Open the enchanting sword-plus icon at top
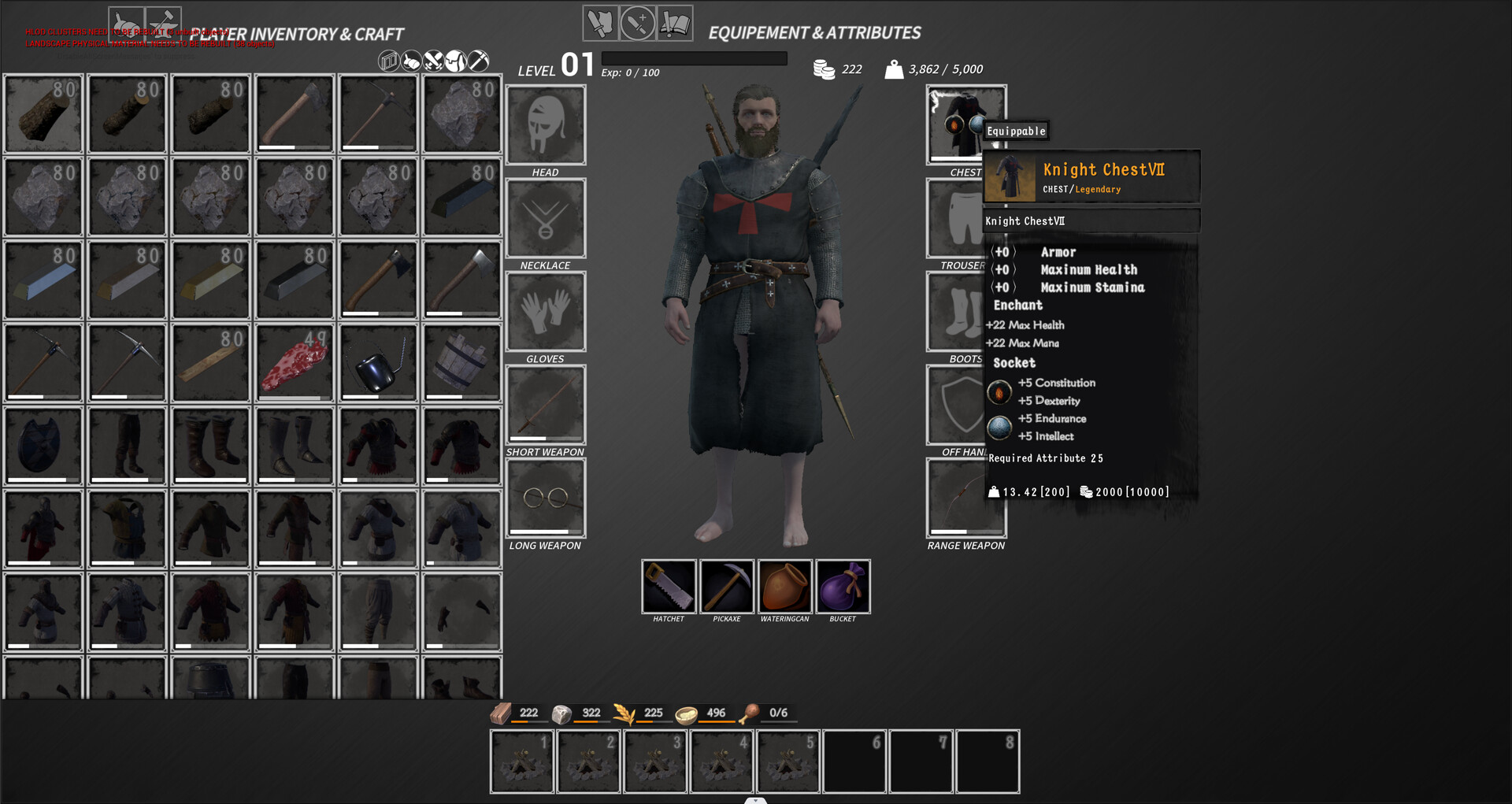 (636, 24)
